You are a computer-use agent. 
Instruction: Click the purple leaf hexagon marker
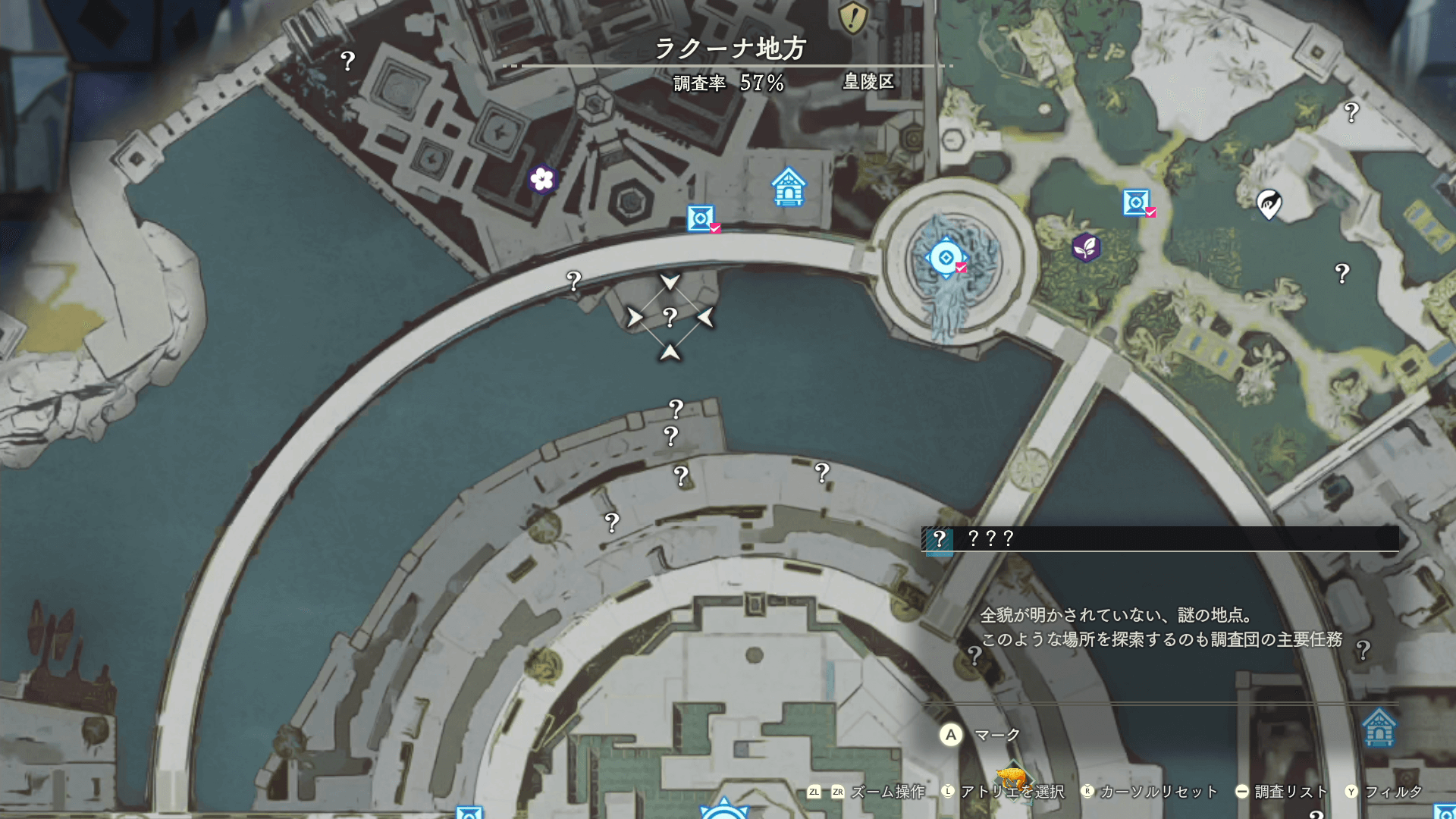1086,247
